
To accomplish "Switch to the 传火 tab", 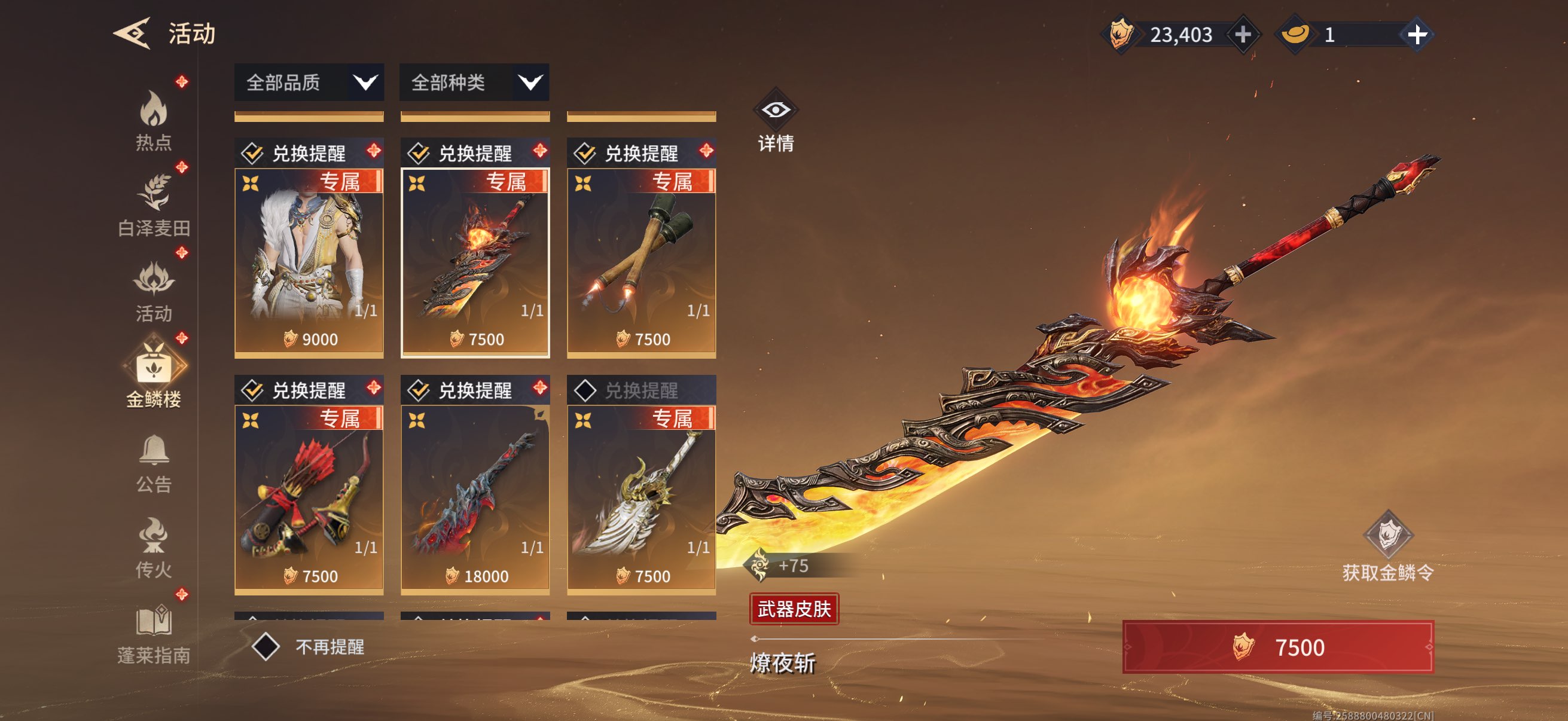I will pos(153,548).
